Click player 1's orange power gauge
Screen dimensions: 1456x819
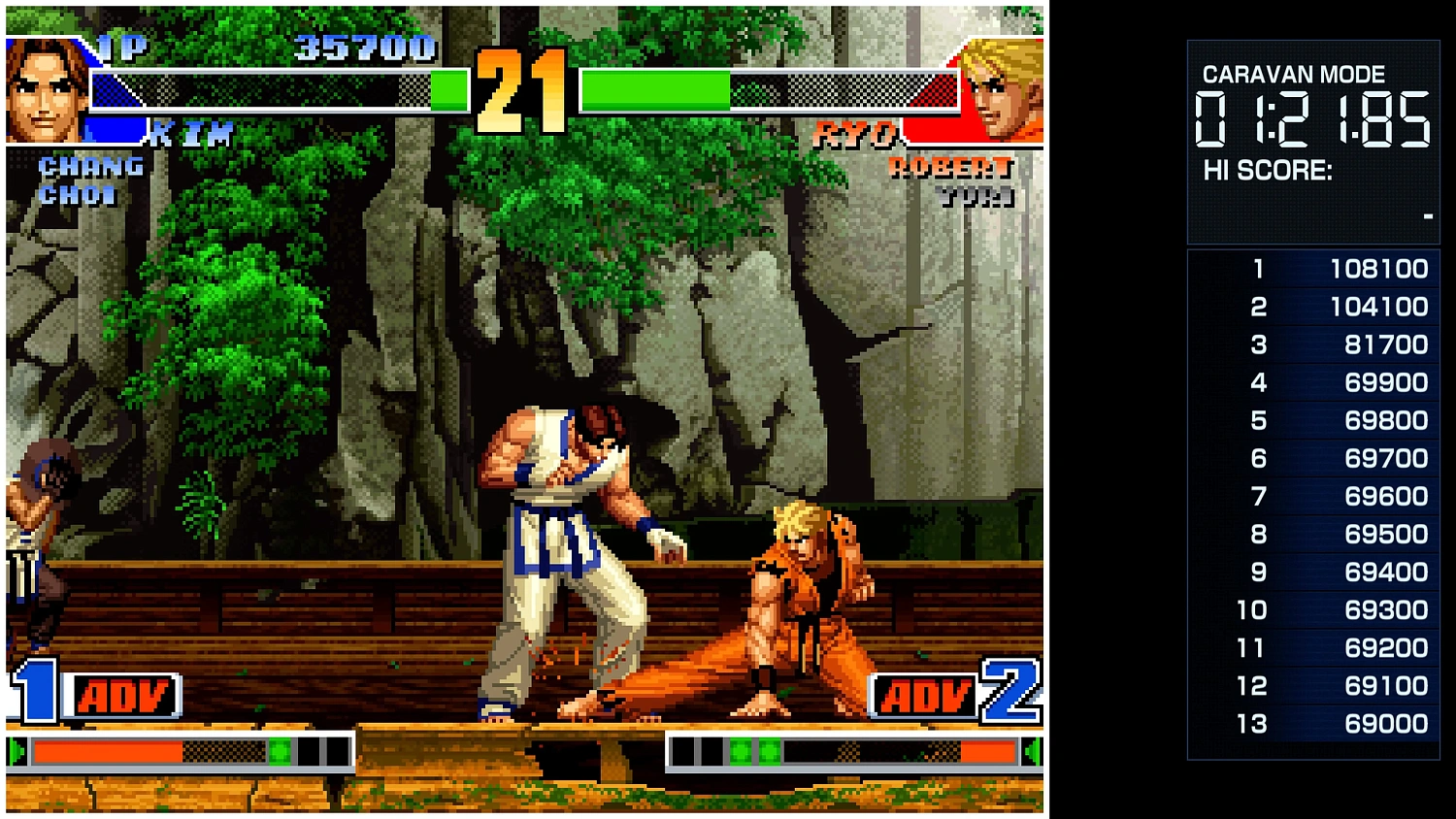(x=107, y=749)
